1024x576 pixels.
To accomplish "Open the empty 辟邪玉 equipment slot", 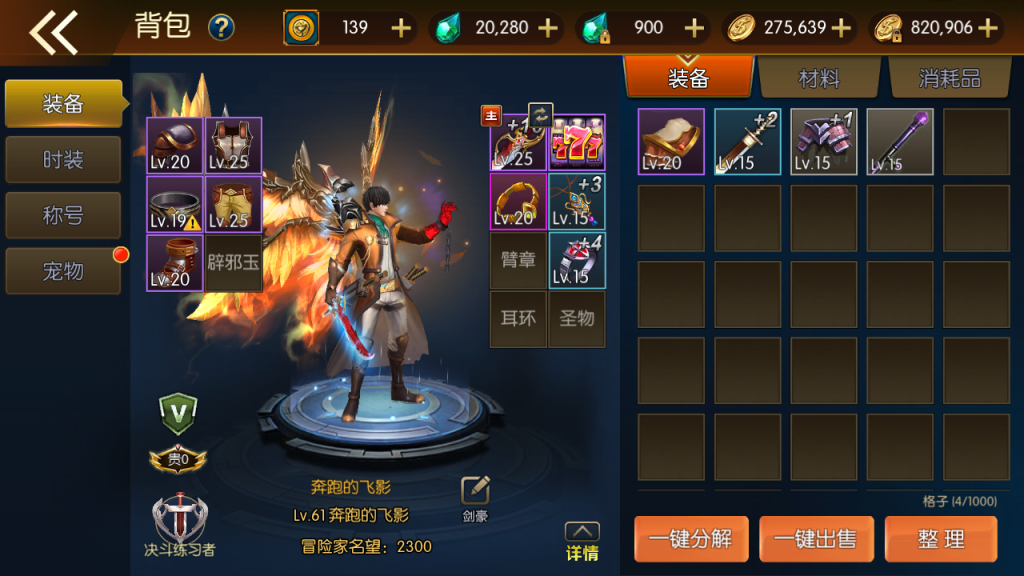I will coord(233,263).
